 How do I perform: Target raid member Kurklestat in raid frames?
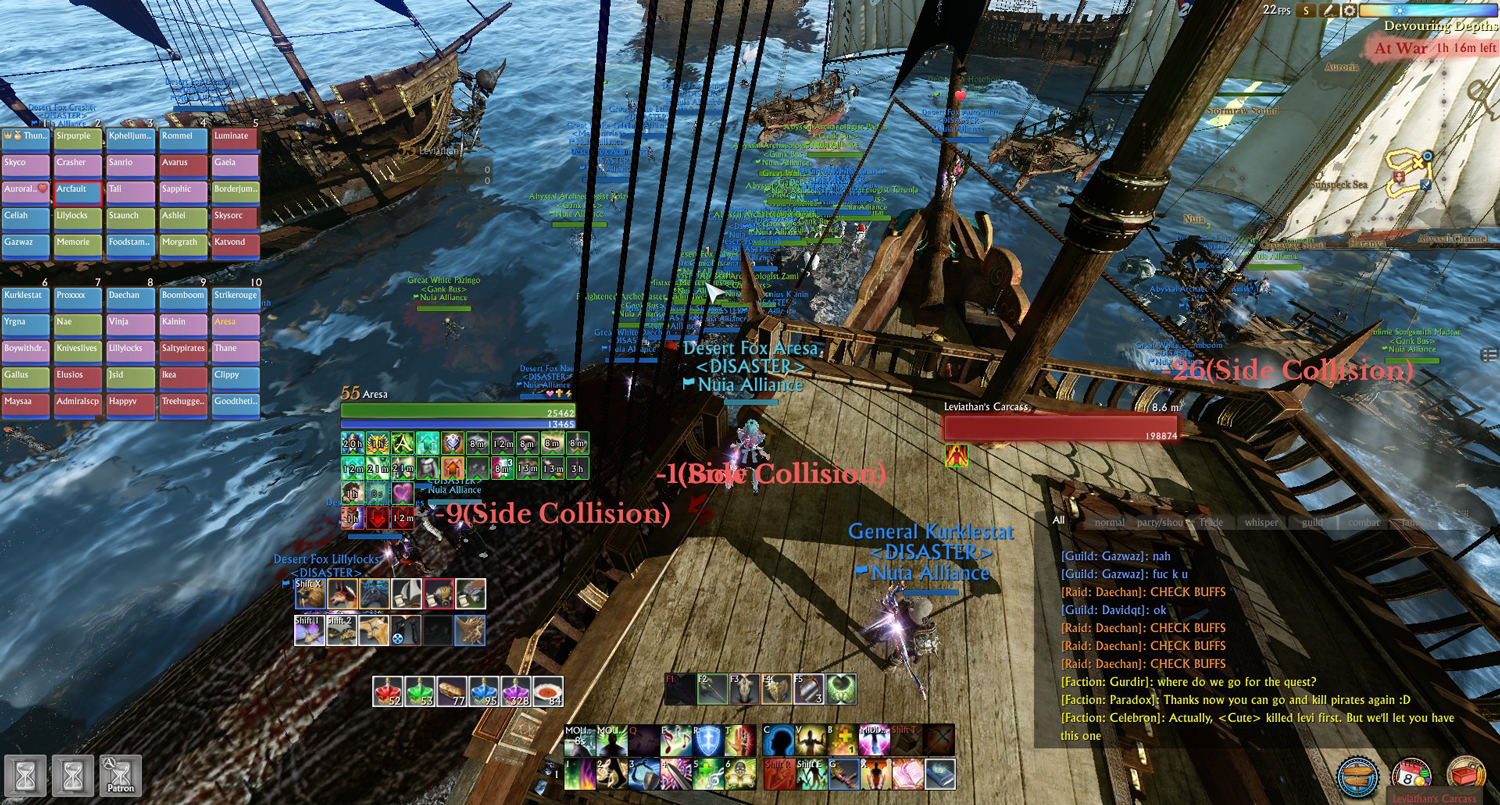coord(24,297)
